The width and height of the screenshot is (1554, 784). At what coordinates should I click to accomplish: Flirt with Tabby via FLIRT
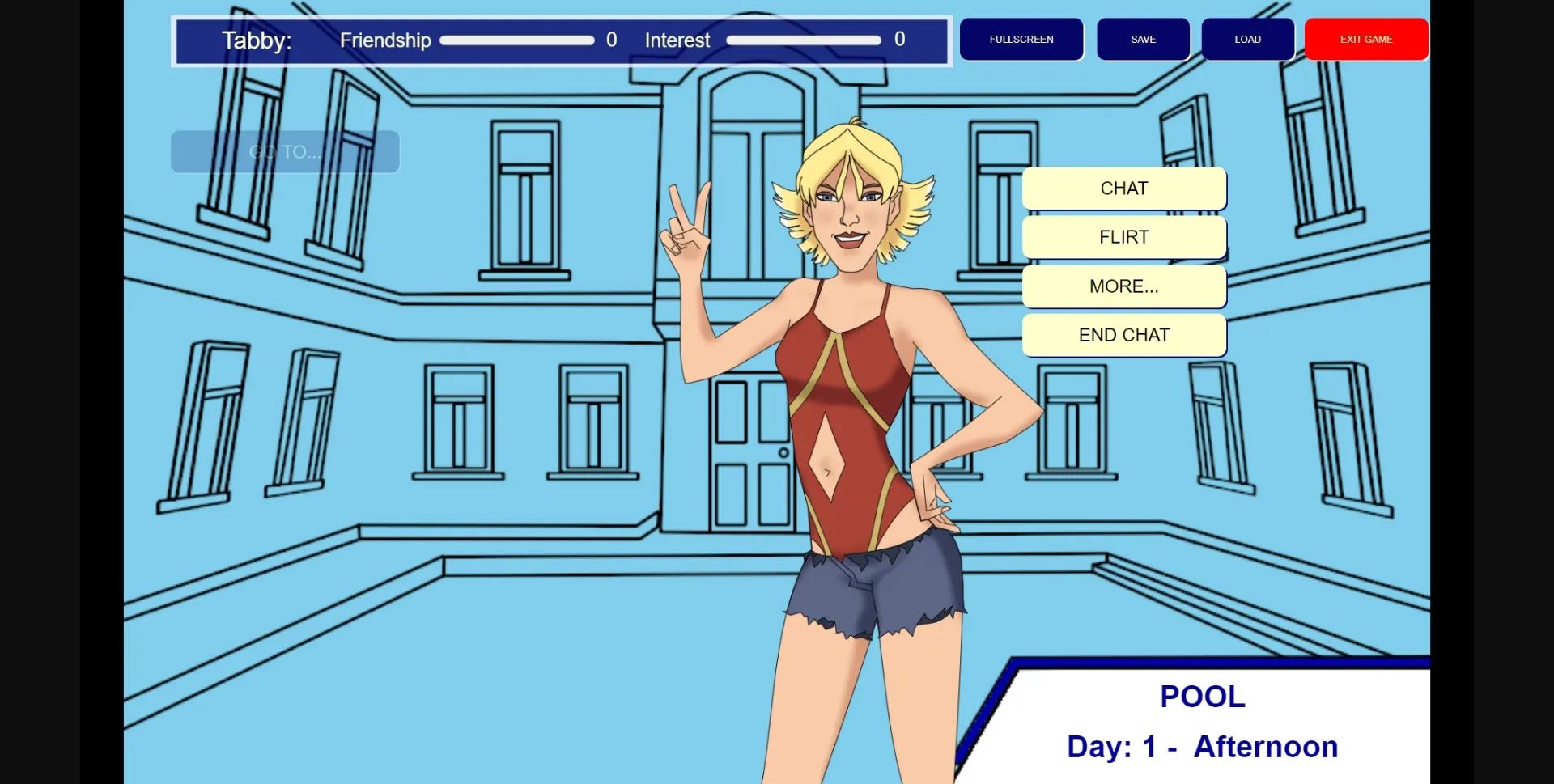click(x=1123, y=237)
